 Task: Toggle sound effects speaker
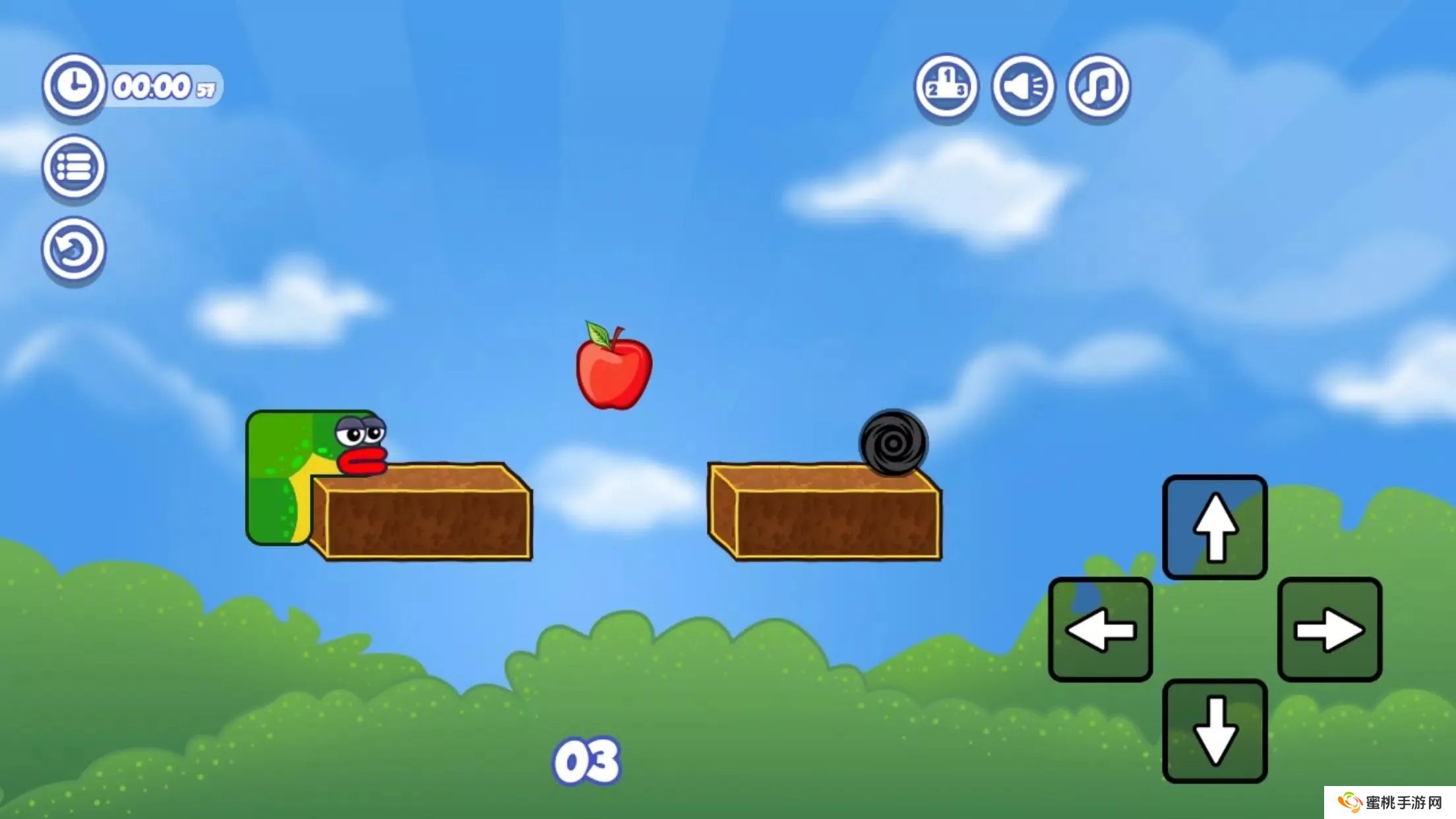(x=1023, y=86)
